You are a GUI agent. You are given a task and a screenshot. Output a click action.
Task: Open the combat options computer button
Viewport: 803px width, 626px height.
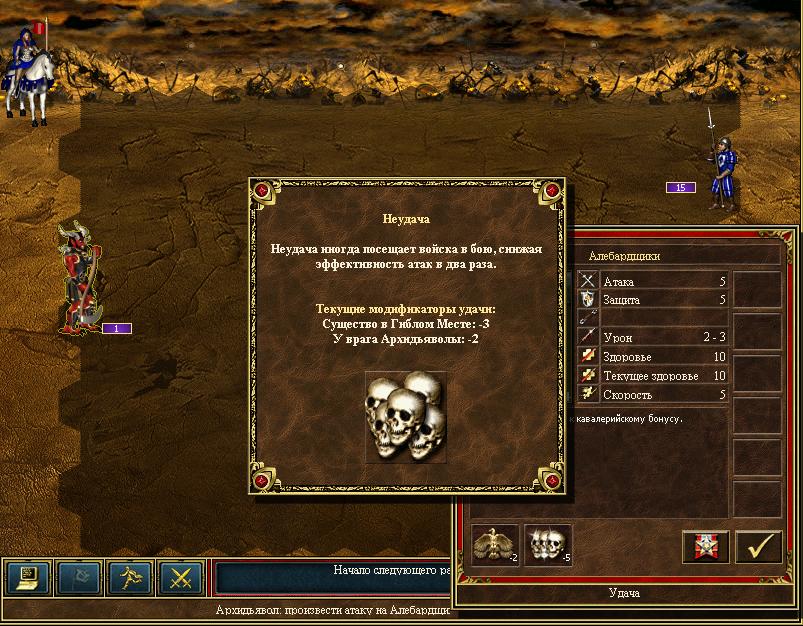point(28,578)
